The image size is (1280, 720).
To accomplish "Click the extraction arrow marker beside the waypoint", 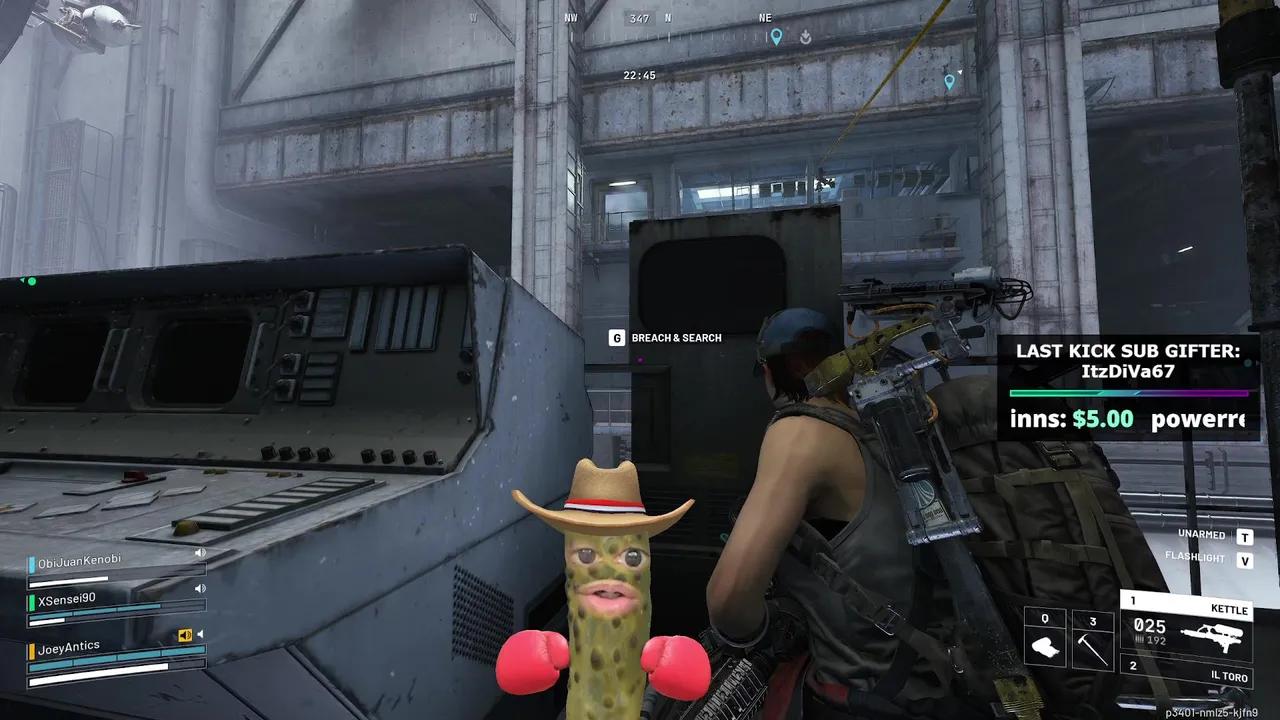I will point(805,37).
